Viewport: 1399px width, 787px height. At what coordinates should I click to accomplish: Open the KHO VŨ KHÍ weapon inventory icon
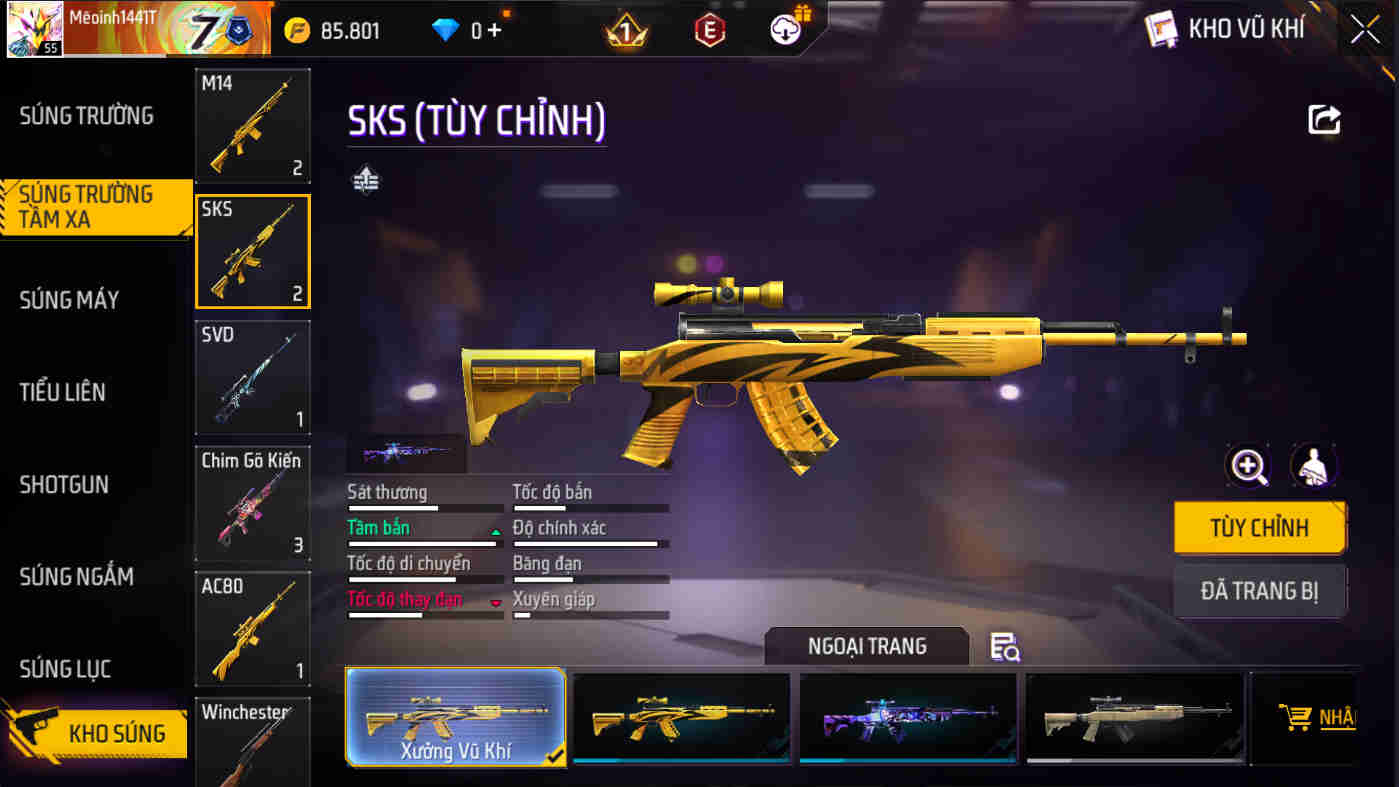tap(1161, 29)
